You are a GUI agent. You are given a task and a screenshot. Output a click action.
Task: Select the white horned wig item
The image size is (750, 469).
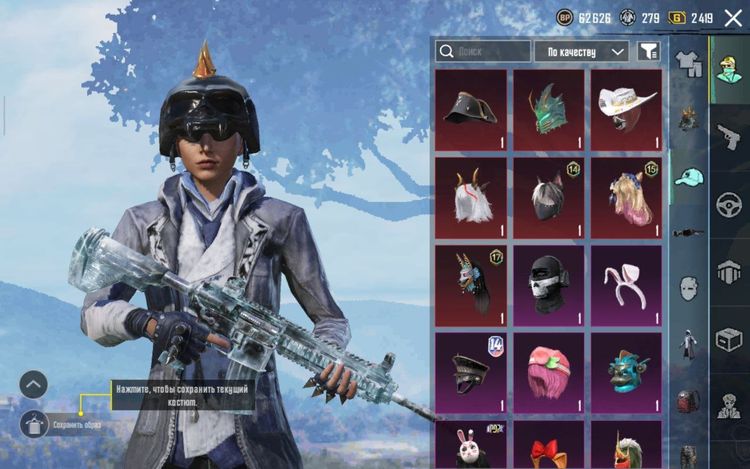(x=471, y=197)
